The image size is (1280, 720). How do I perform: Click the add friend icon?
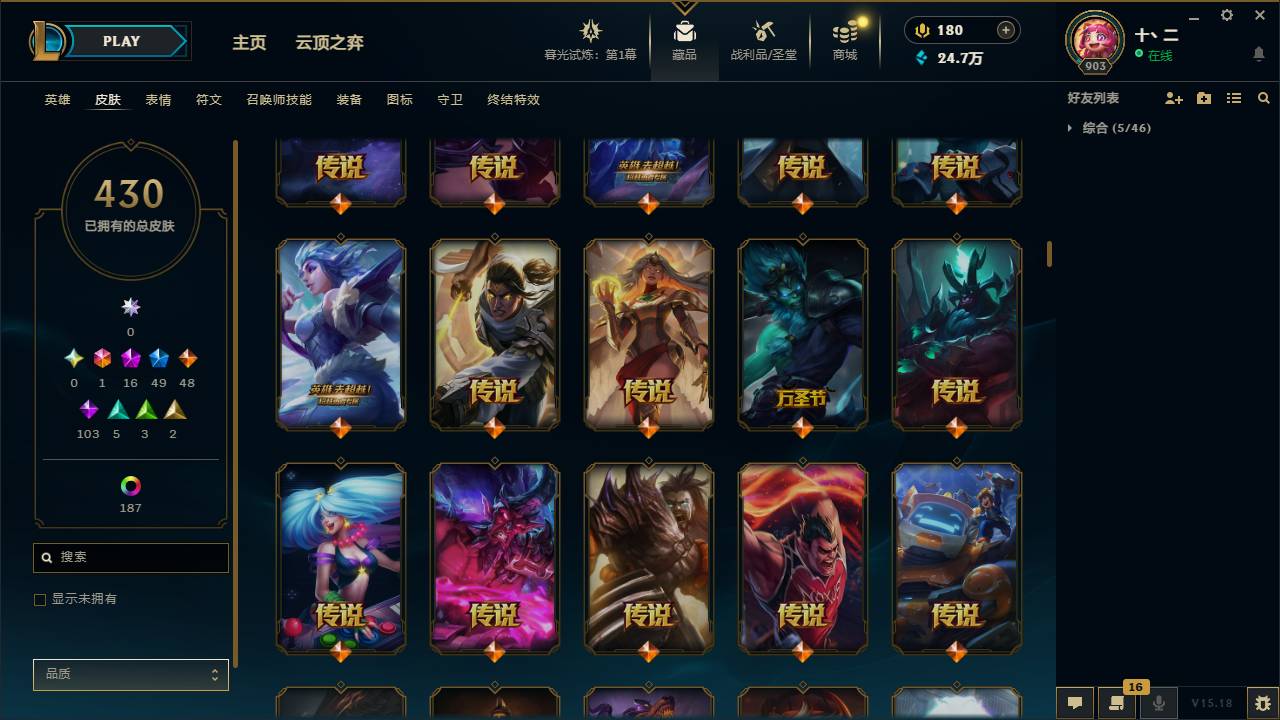click(x=1171, y=97)
